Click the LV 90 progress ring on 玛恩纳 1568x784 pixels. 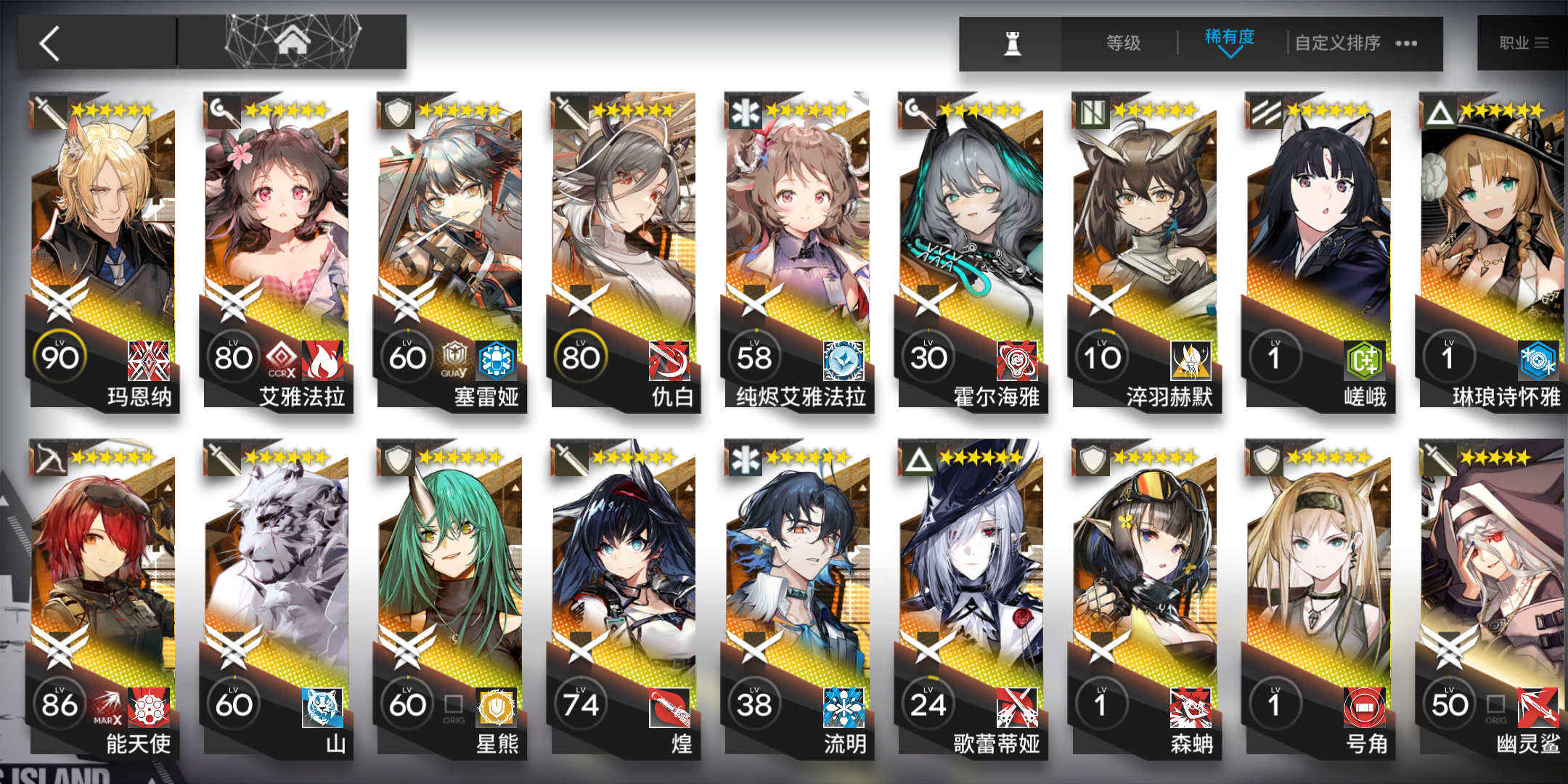pyautogui.click(x=61, y=356)
